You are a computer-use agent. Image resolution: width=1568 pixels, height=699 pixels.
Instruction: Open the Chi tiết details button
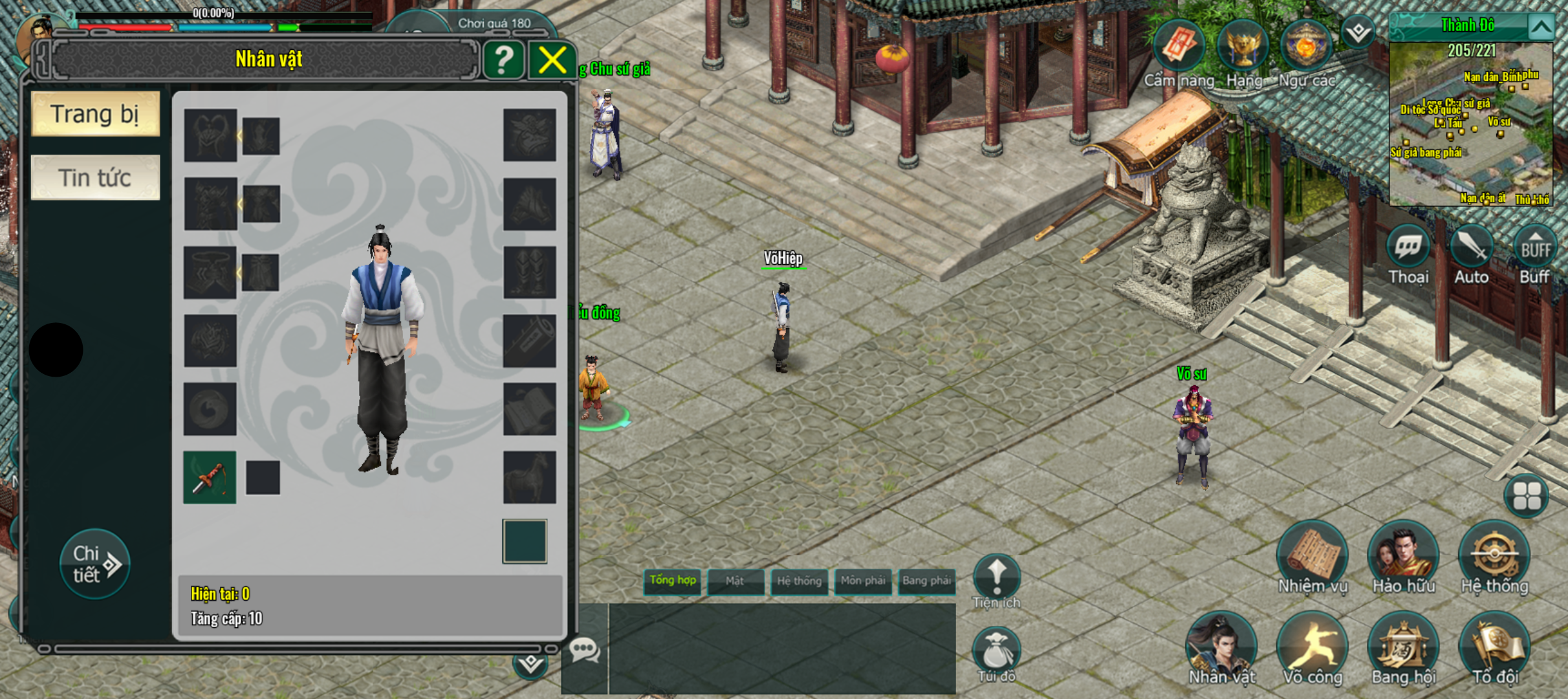coord(94,564)
